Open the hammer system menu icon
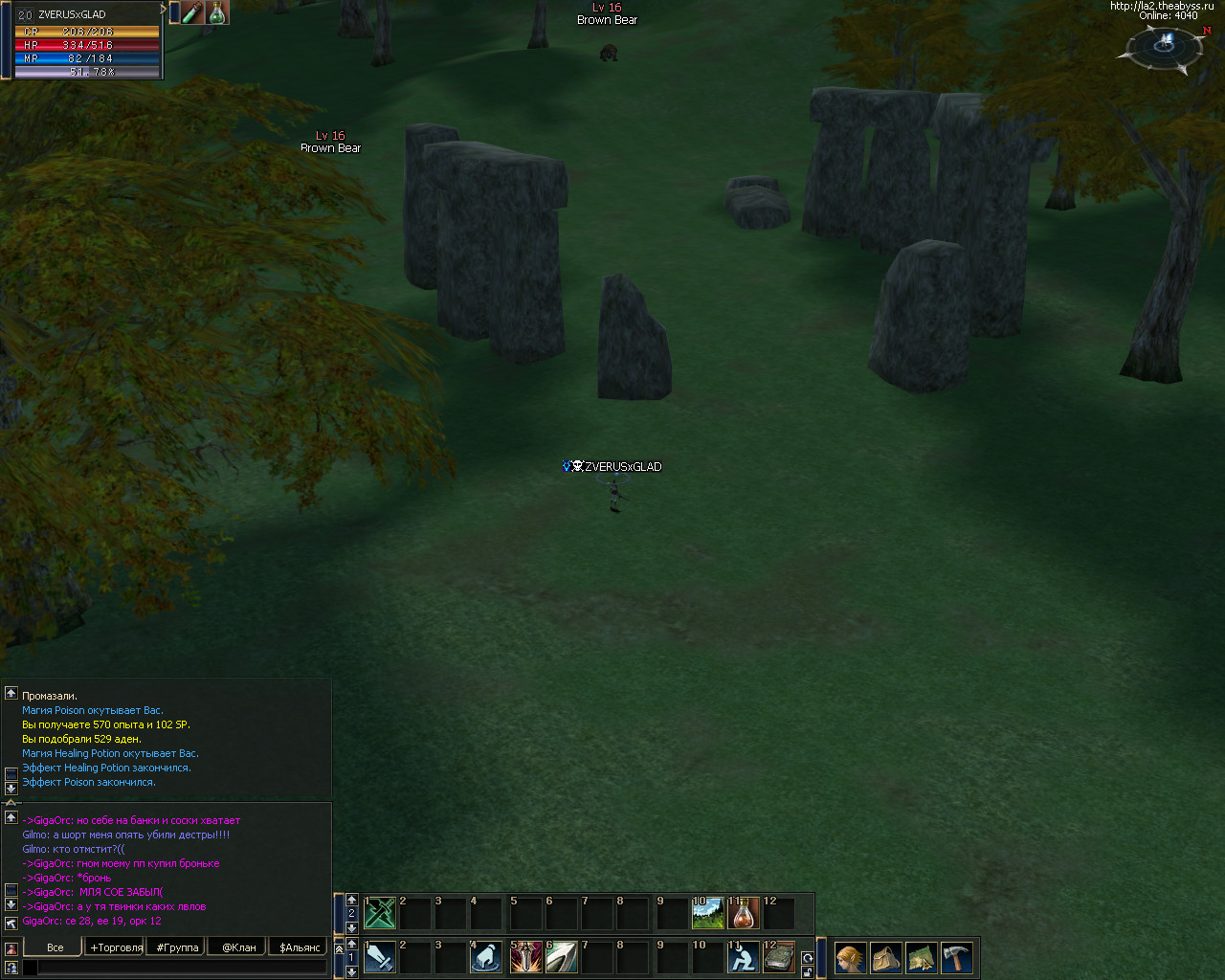Image resolution: width=1225 pixels, height=980 pixels. click(x=956, y=957)
